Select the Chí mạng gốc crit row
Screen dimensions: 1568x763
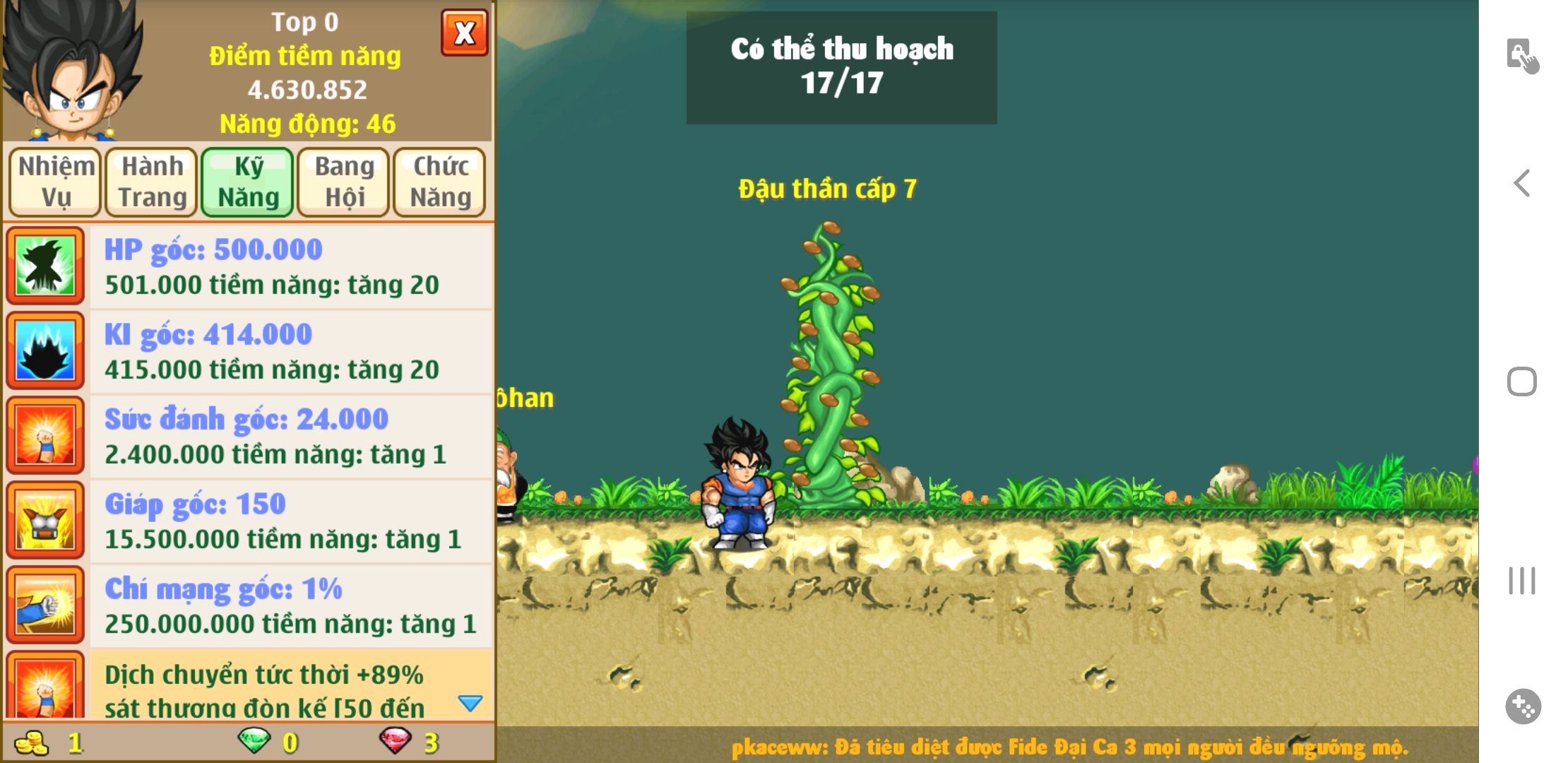[x=290, y=605]
